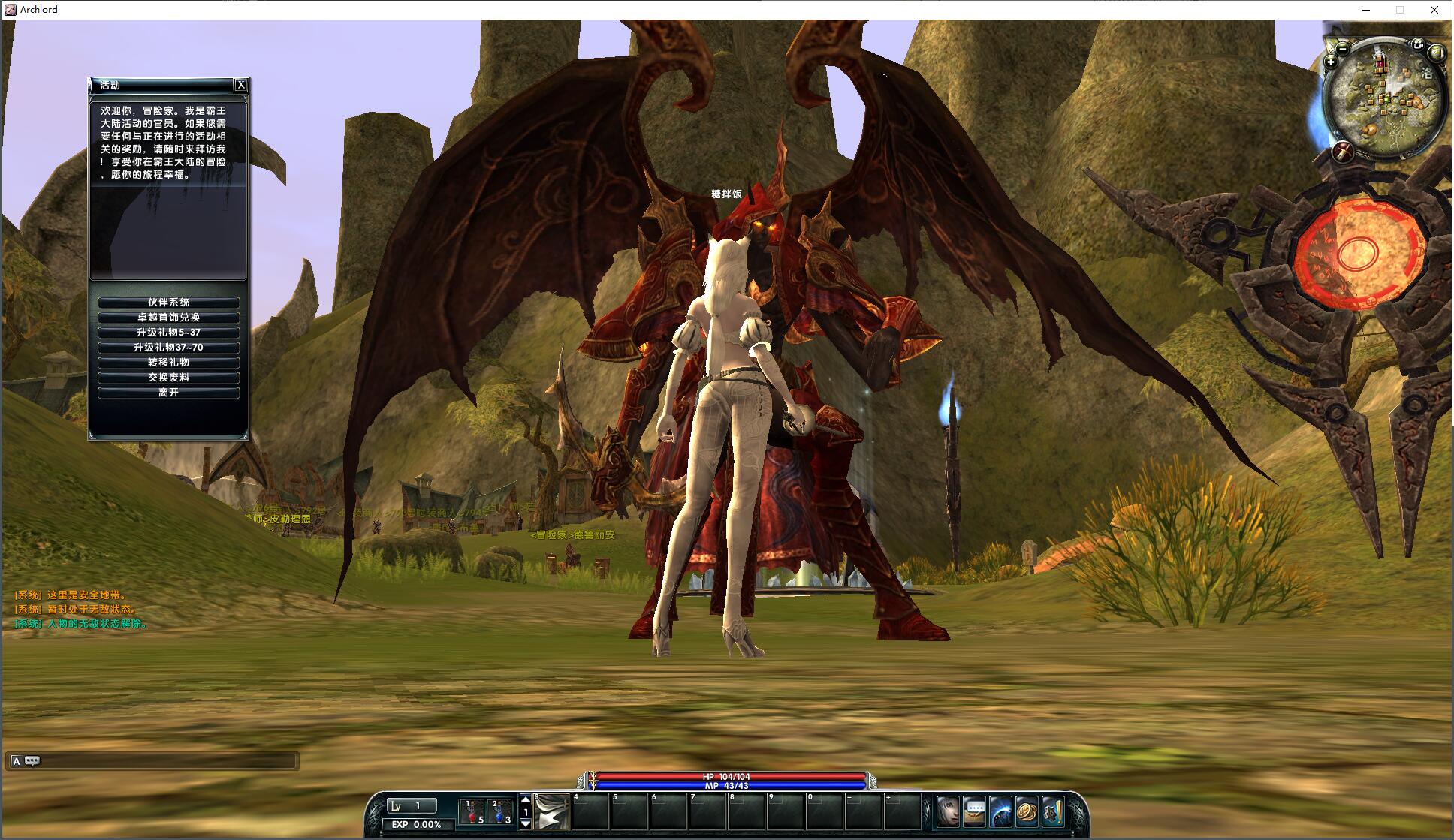Click 离开 to leave the dialog
The height and width of the screenshot is (840, 1454).
[x=168, y=393]
